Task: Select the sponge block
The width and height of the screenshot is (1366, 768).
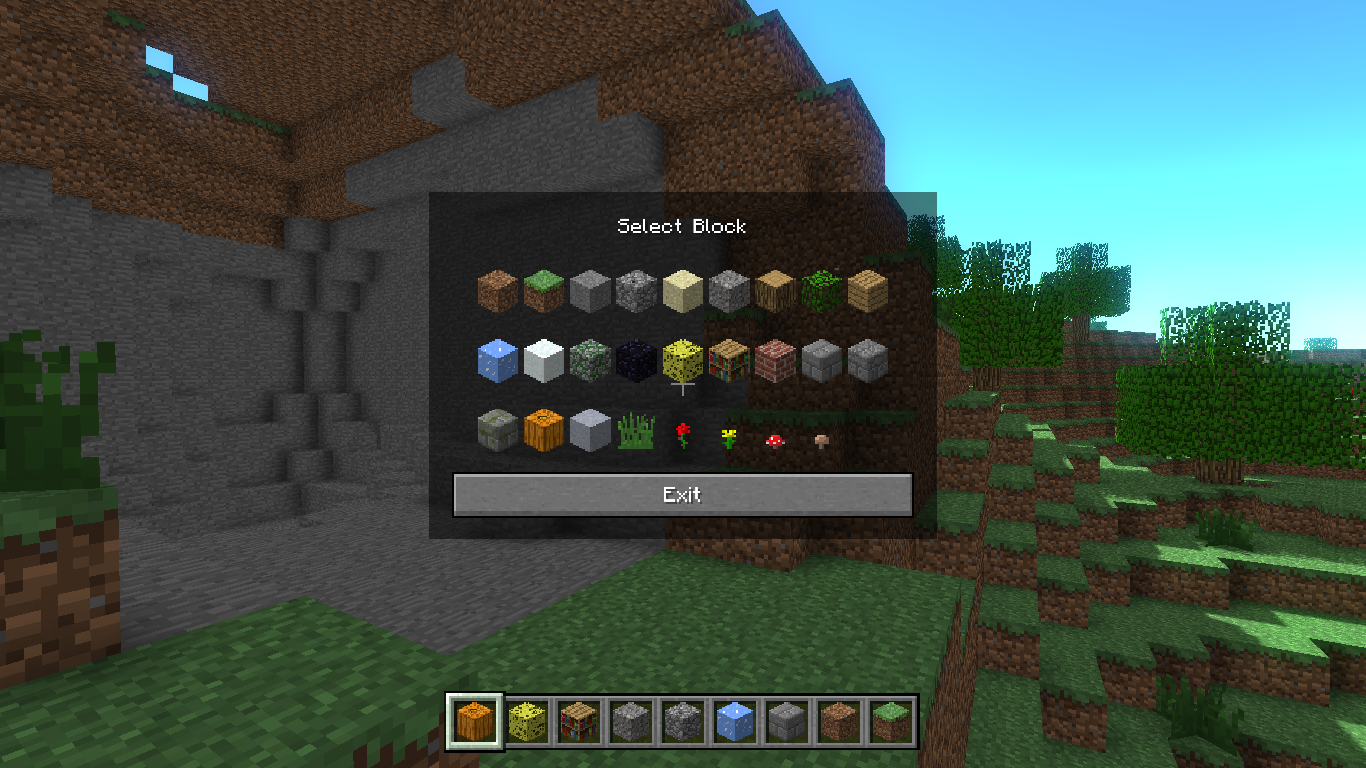Action: point(681,361)
